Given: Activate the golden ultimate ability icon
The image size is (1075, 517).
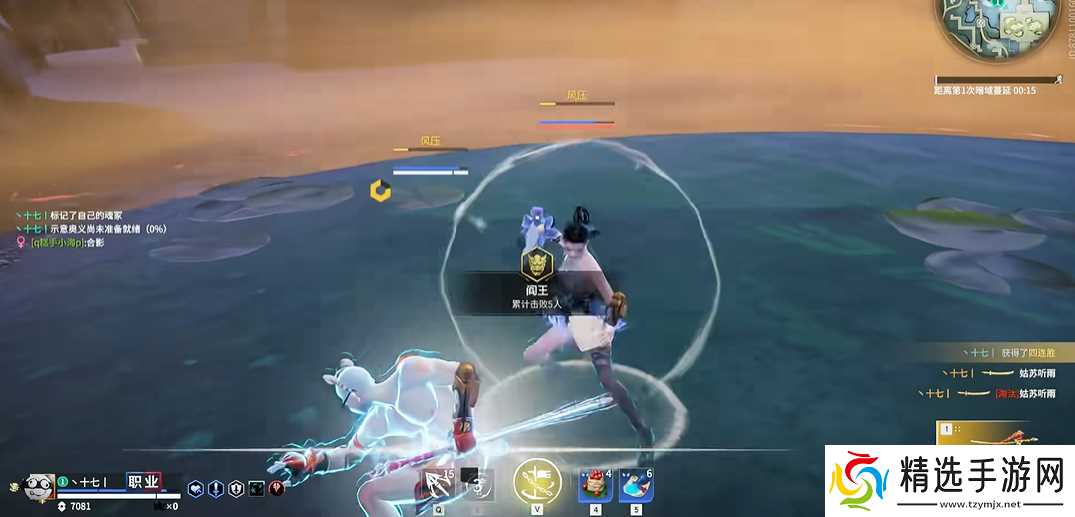Looking at the screenshot, I should point(537,482).
